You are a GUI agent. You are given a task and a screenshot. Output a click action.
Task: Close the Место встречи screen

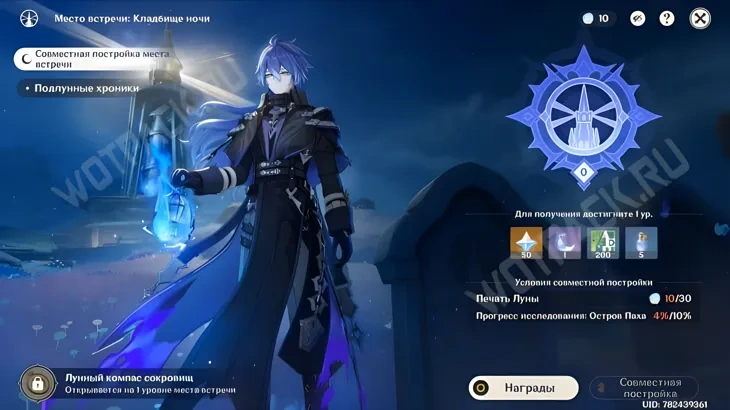[700, 18]
